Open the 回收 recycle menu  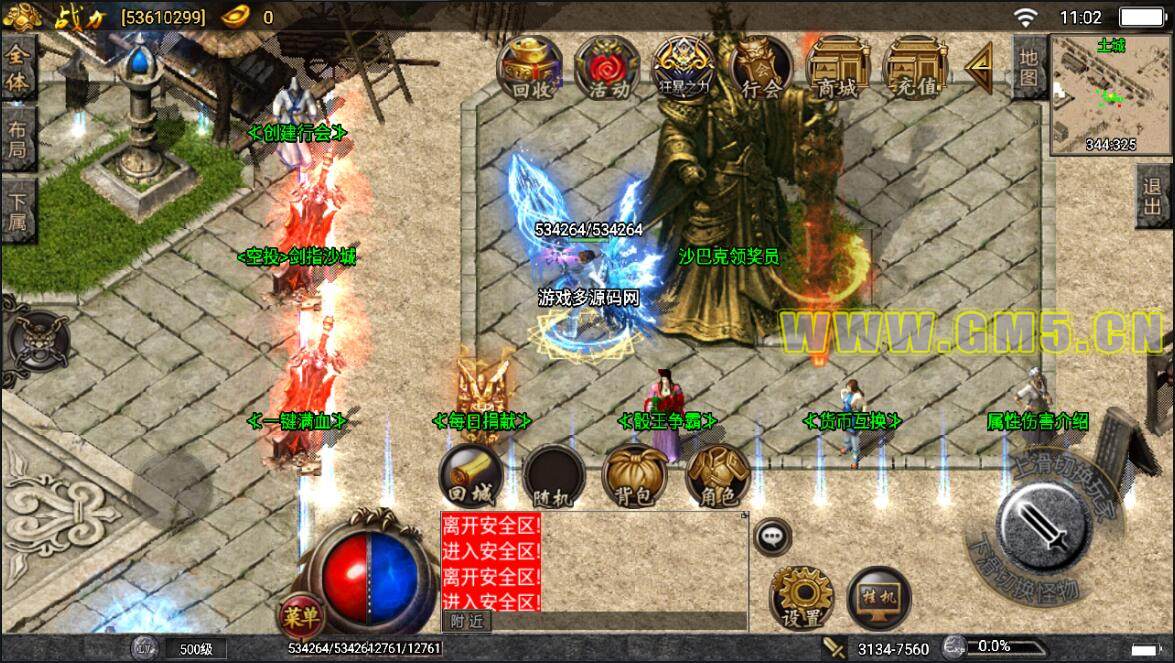pyautogui.click(x=529, y=68)
